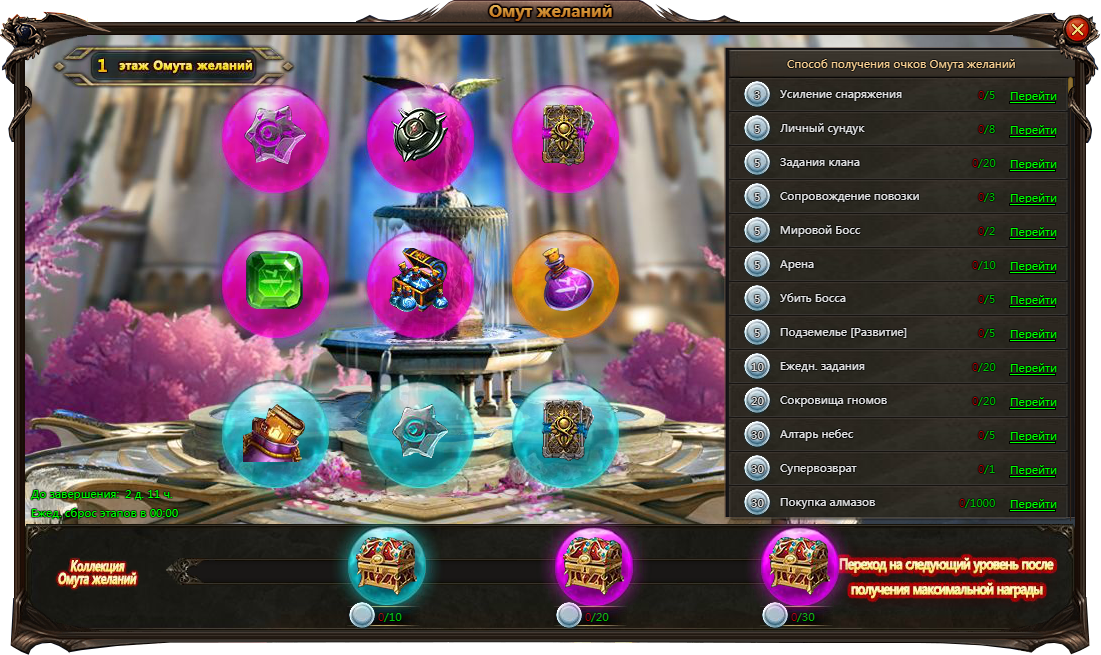
Task: Open the collection chest requiring 30 points
Action: [801, 566]
